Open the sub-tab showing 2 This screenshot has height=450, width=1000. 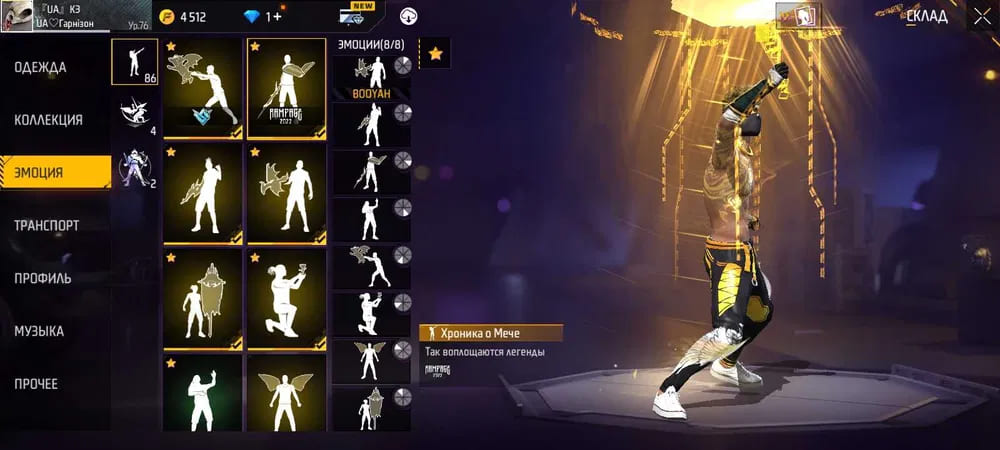click(x=135, y=167)
